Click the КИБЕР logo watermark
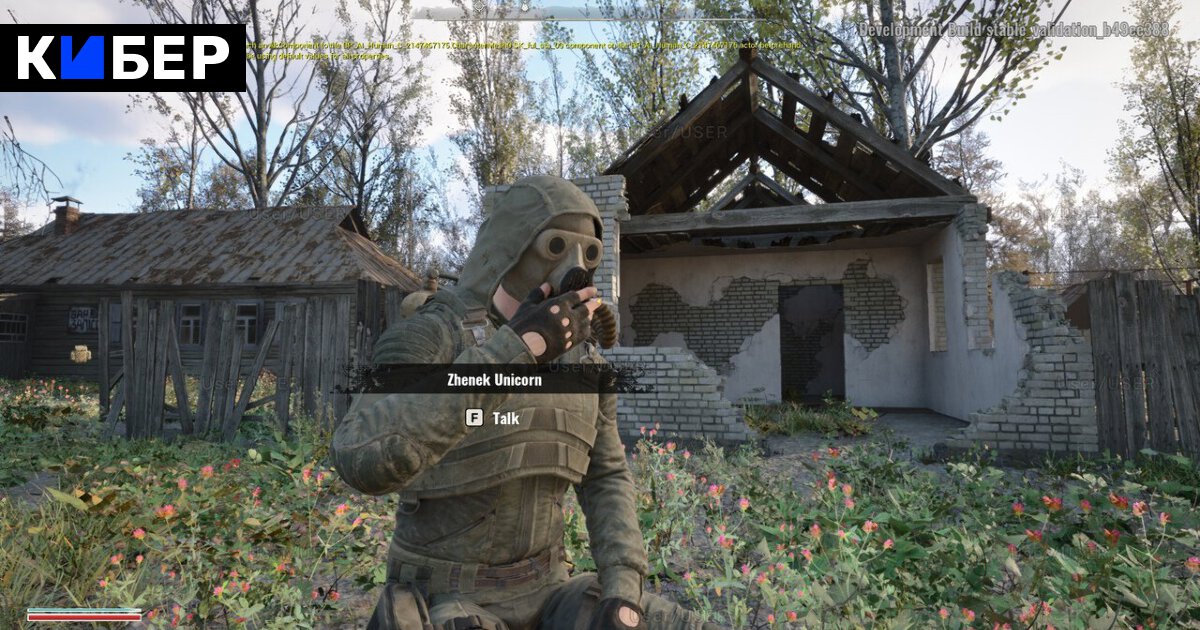The width and height of the screenshot is (1200, 630). tap(123, 58)
